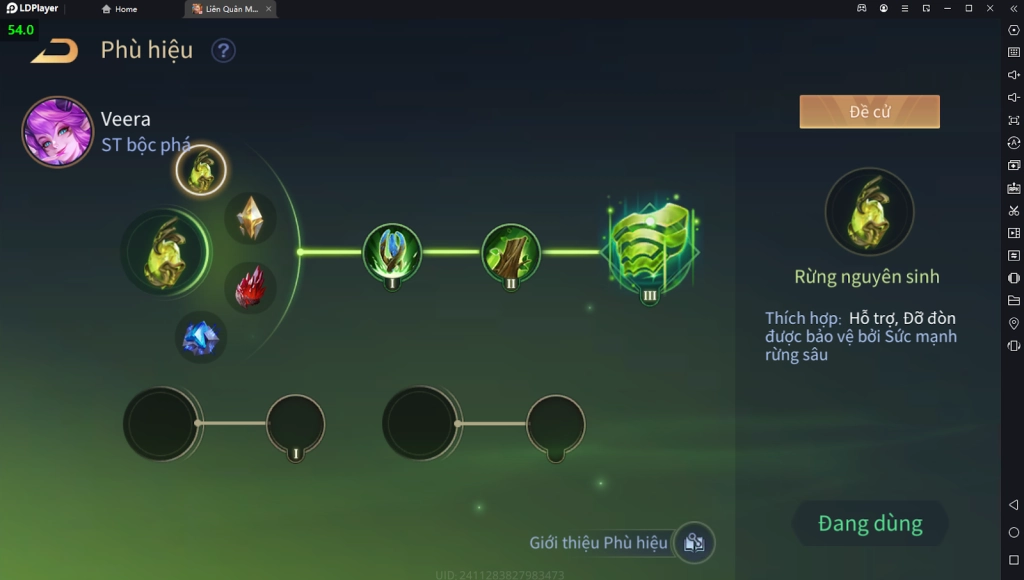Switch to the LDPlayer Home tab
This screenshot has height=580, width=1024.
(120, 9)
